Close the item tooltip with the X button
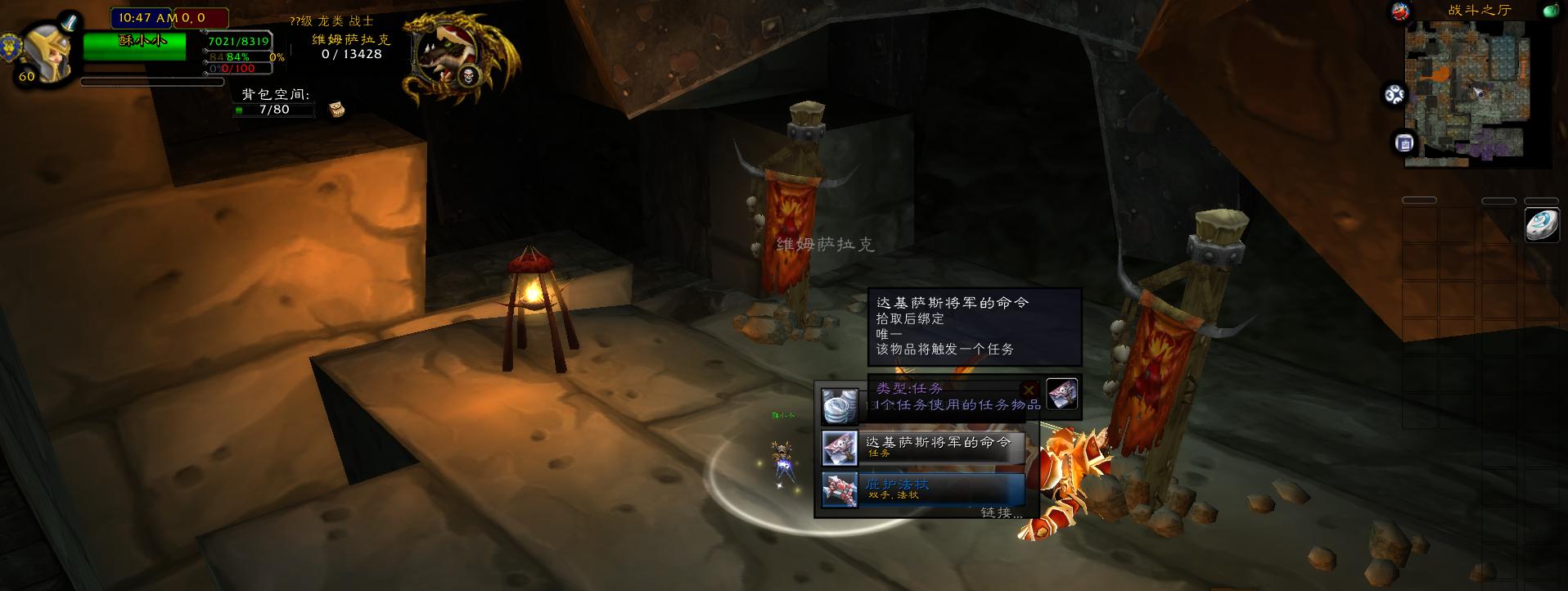 pos(1029,390)
